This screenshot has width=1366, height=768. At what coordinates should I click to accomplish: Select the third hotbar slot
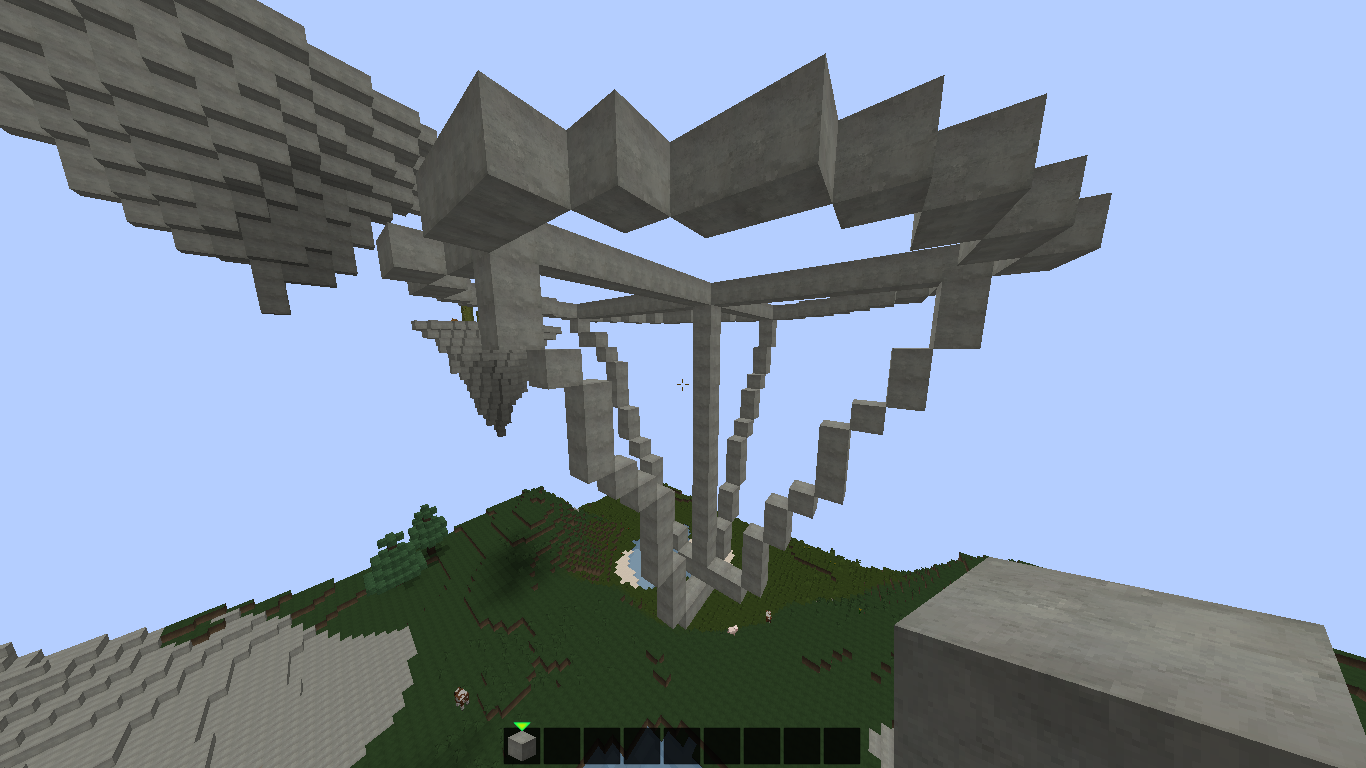(601, 743)
